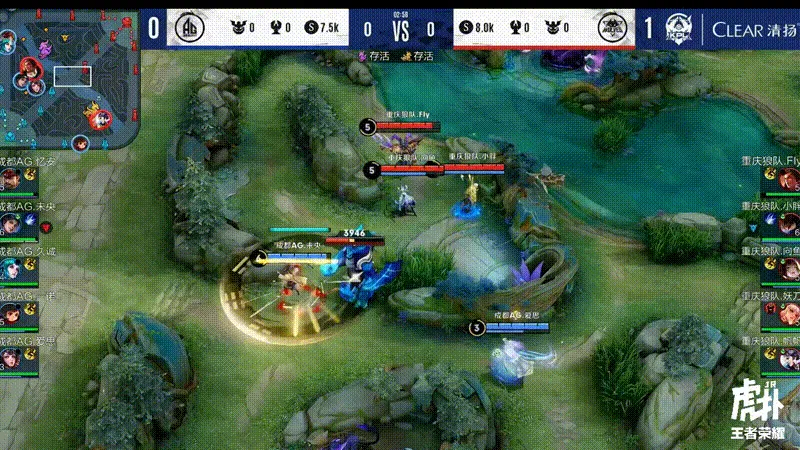Select 成都AG.忆安 player portrait
Viewport: 800px width, 450px height.
pyautogui.click(x=11, y=179)
